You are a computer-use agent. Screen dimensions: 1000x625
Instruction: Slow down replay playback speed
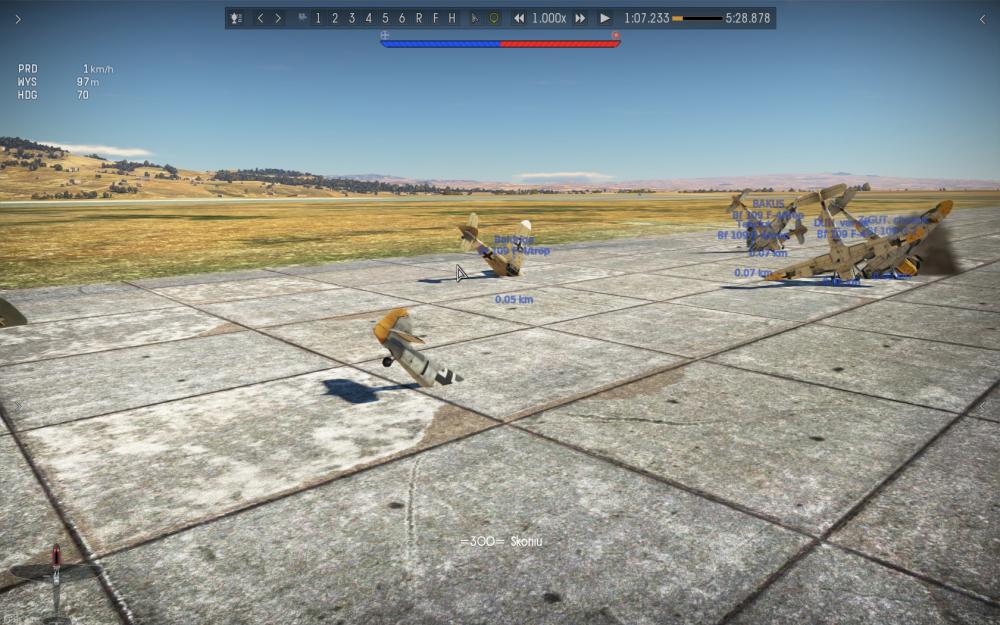pos(519,18)
